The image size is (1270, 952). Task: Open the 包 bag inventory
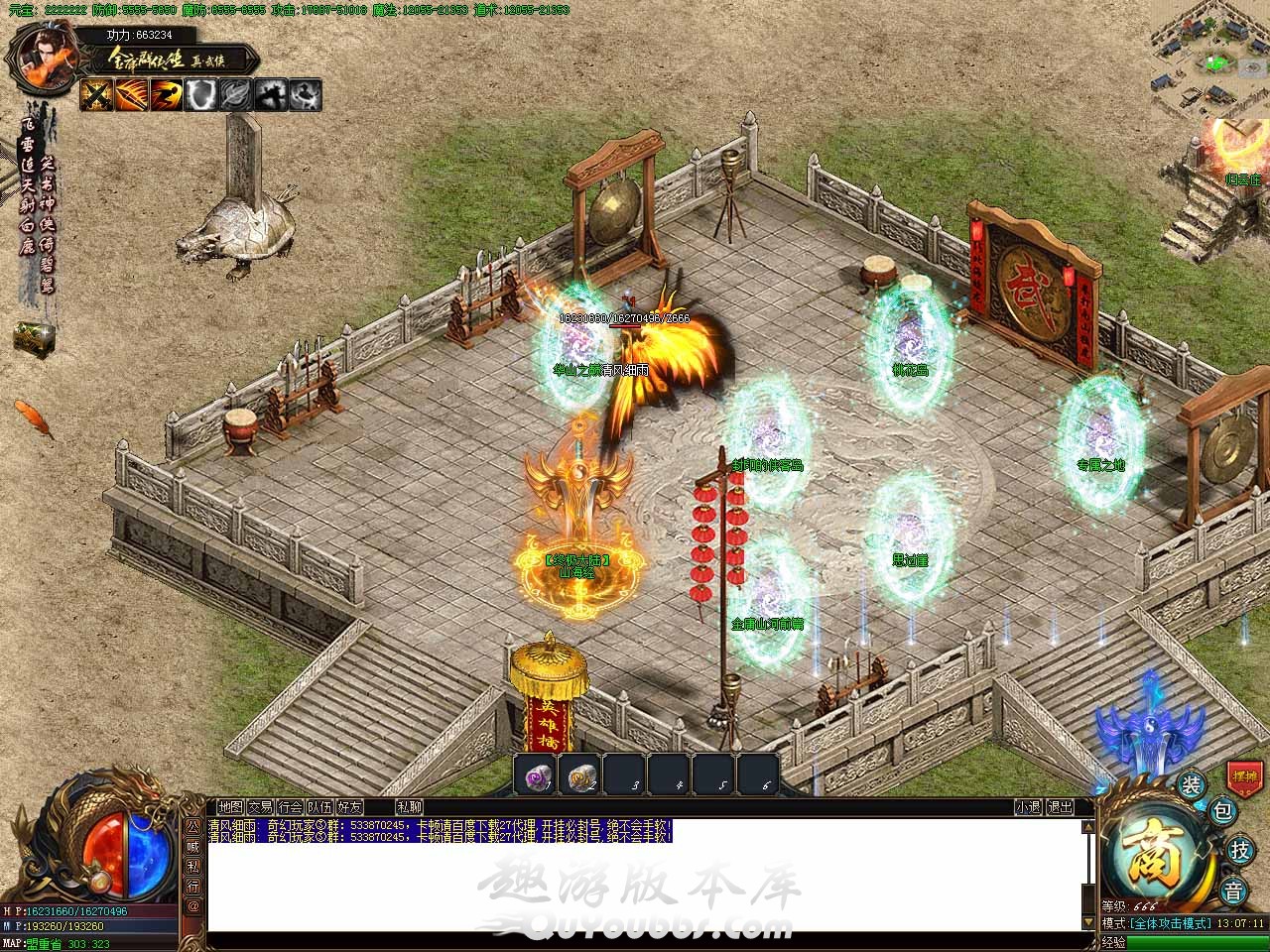1223,811
